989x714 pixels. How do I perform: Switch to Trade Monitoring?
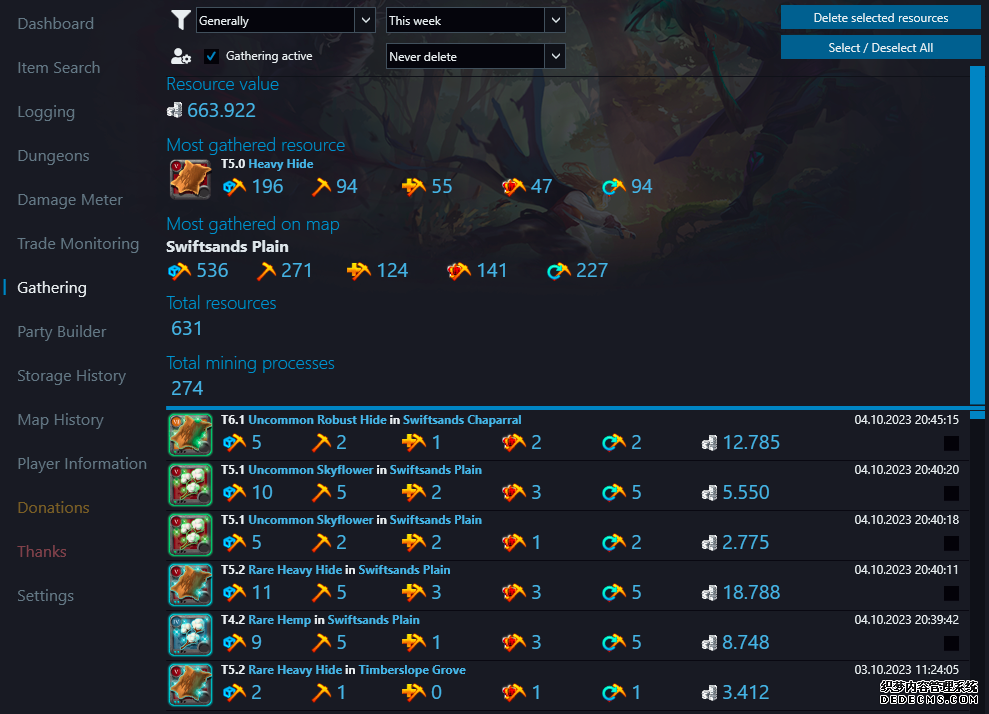(x=78, y=244)
